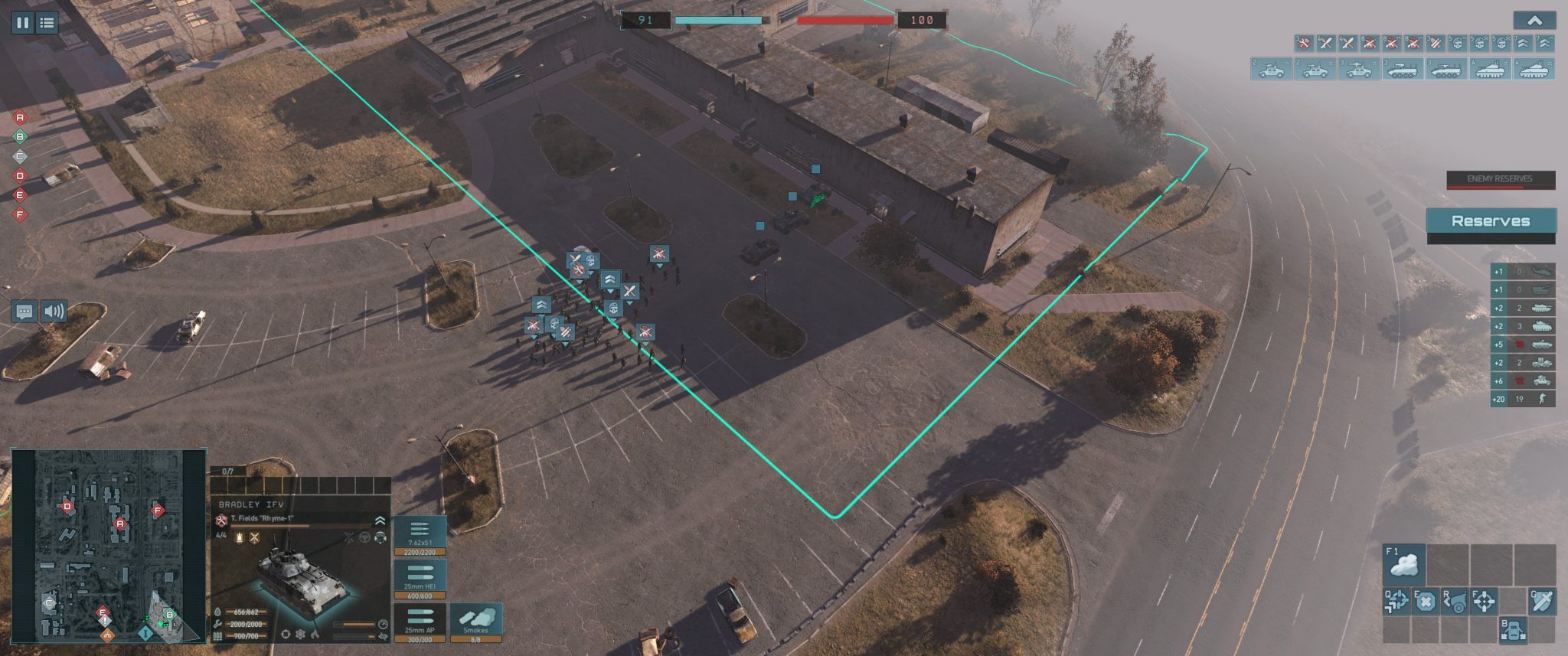
Task: Click objective F on the minimap
Action: tap(158, 510)
